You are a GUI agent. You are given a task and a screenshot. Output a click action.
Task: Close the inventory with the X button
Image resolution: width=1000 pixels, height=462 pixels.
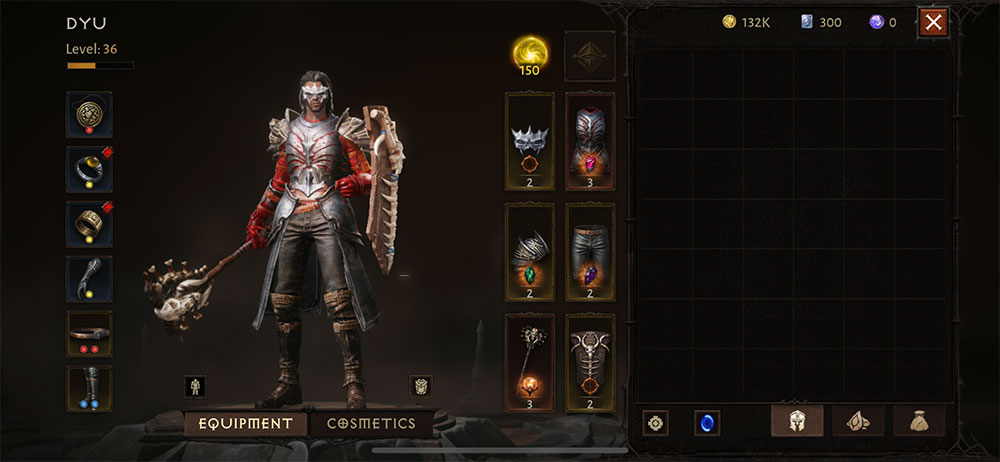tap(933, 22)
